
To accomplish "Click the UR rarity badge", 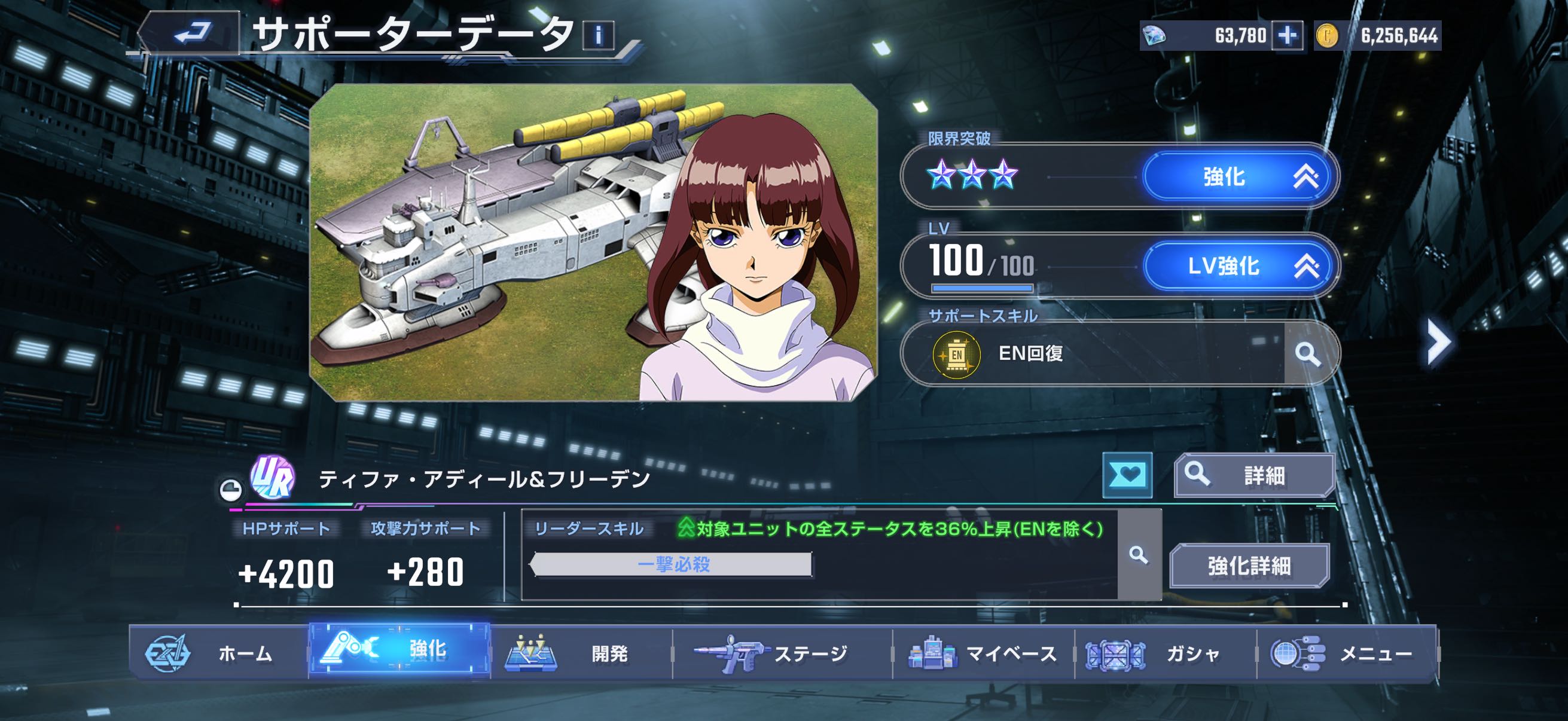I will pyautogui.click(x=273, y=478).
